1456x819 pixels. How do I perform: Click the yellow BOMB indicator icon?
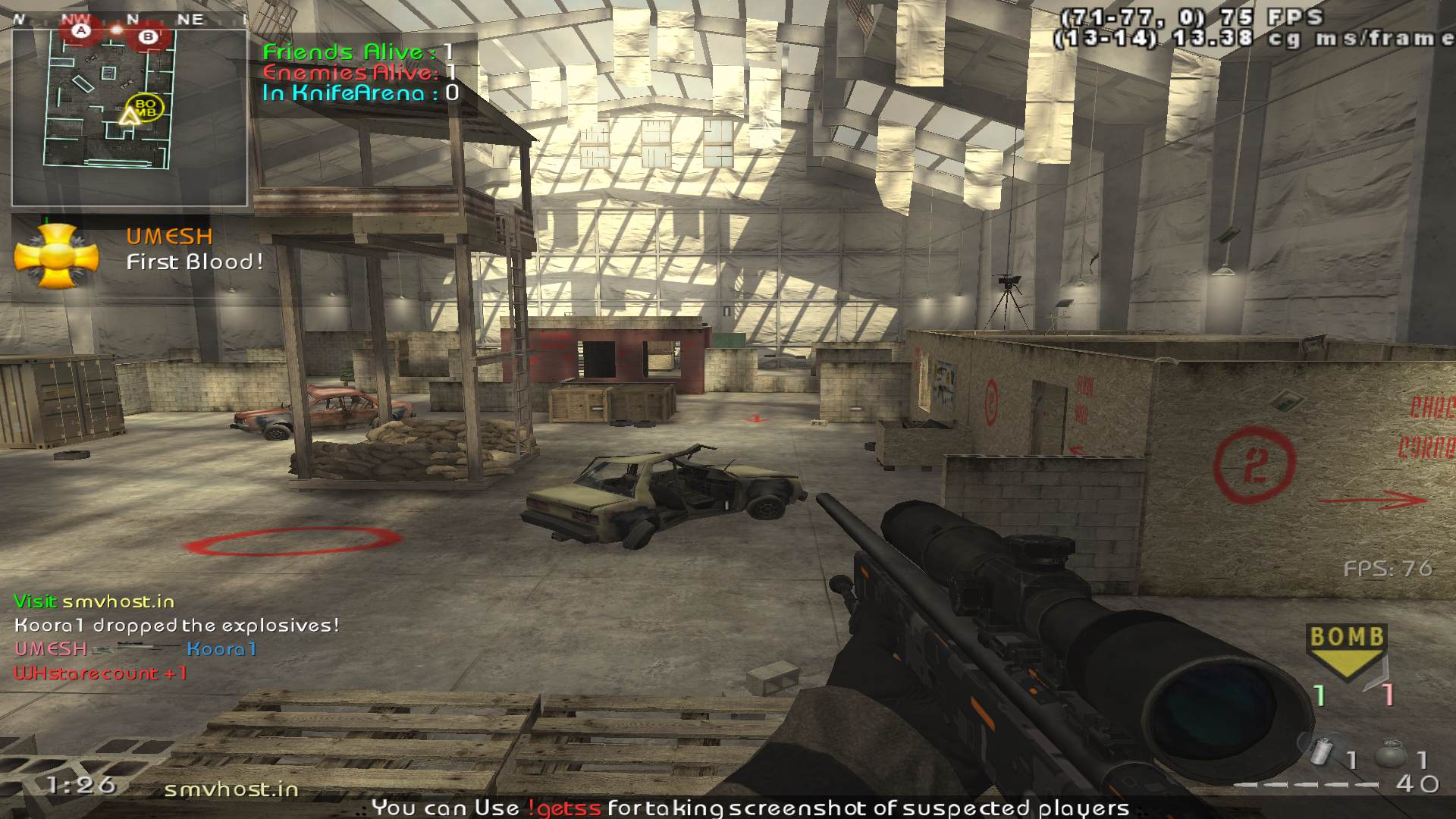[1347, 650]
